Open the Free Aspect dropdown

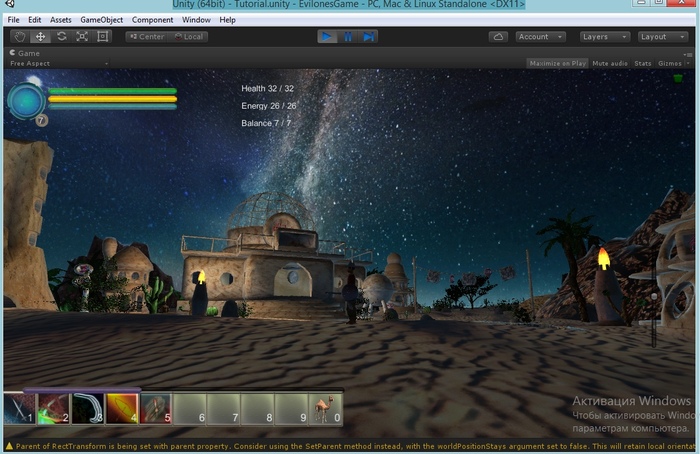click(x=28, y=63)
